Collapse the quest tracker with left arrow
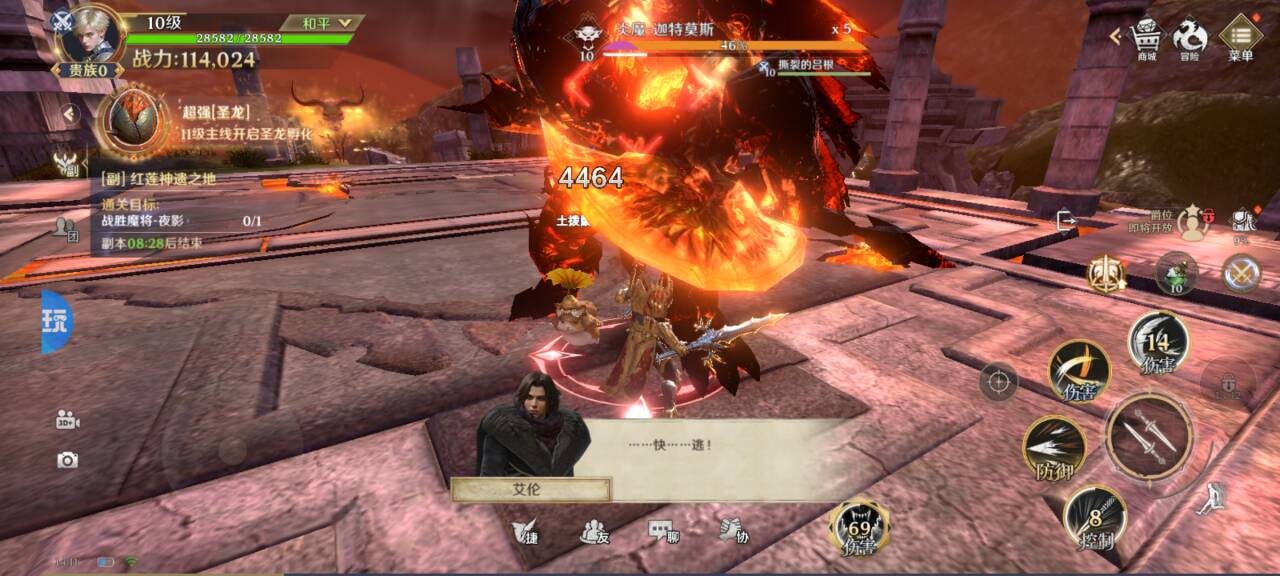The image size is (1280, 576). click(x=69, y=114)
